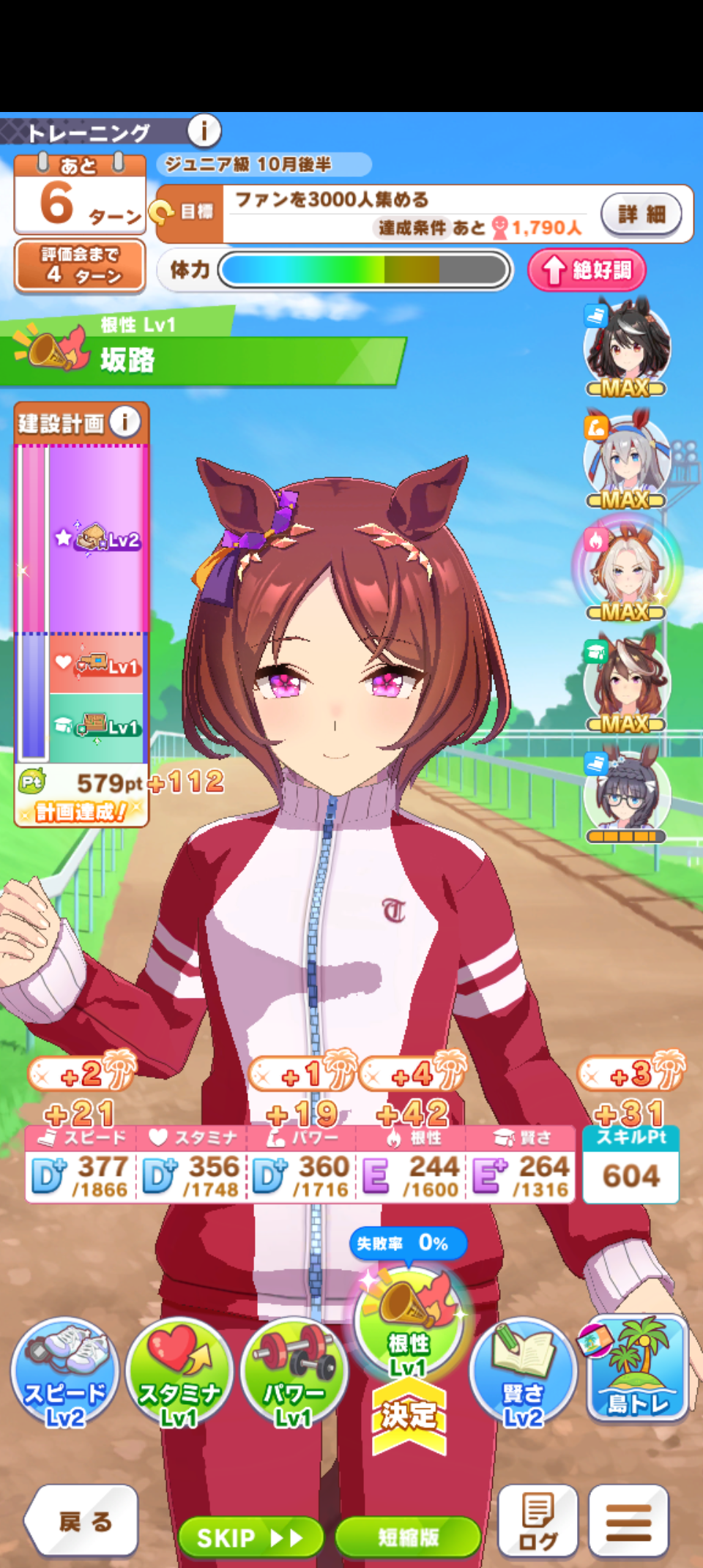The image size is (703, 1568).
Task: Choose the スタミナ Lv1 training
Action: coord(179,1372)
